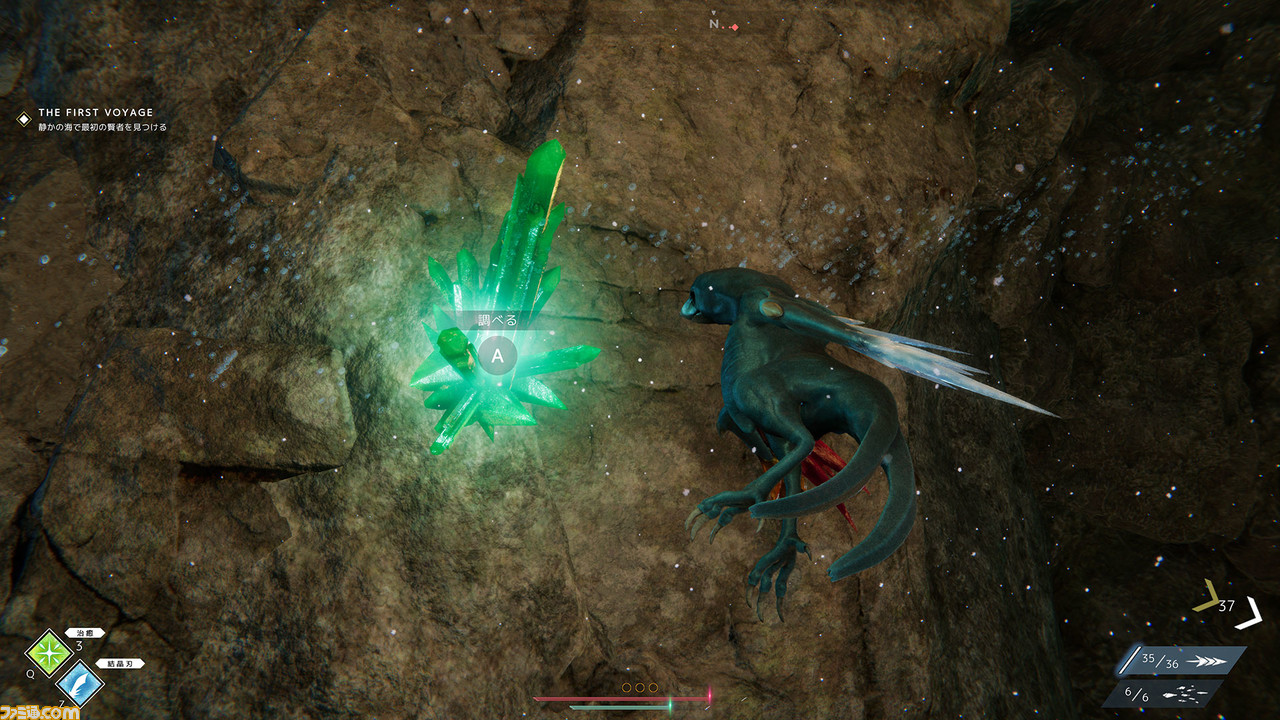
Task: Click the compass north marker
Action: [x=715, y=24]
